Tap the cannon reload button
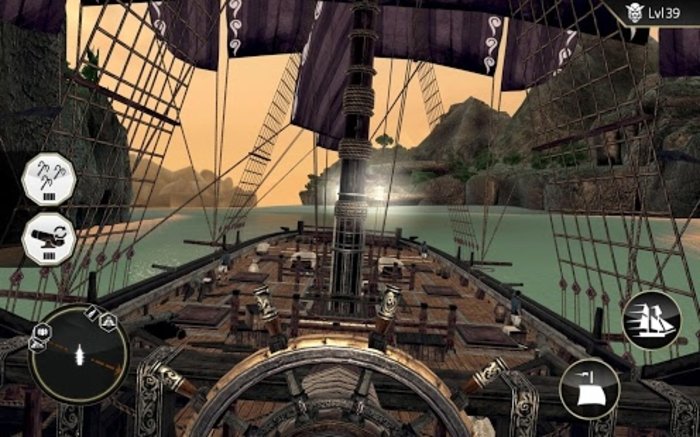Image resolution: width=700 pixels, height=437 pixels. coord(49,239)
